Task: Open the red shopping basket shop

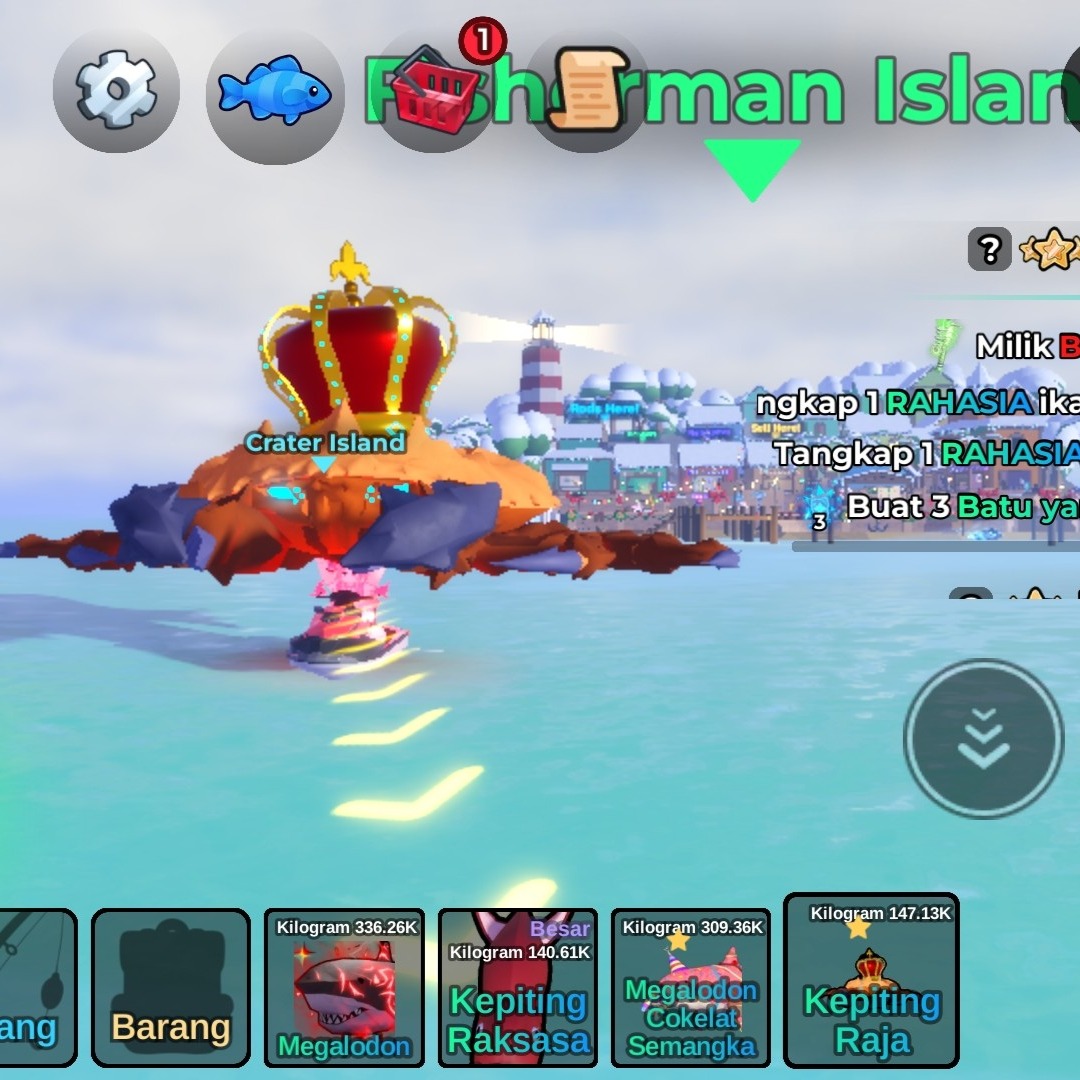Action: click(434, 92)
